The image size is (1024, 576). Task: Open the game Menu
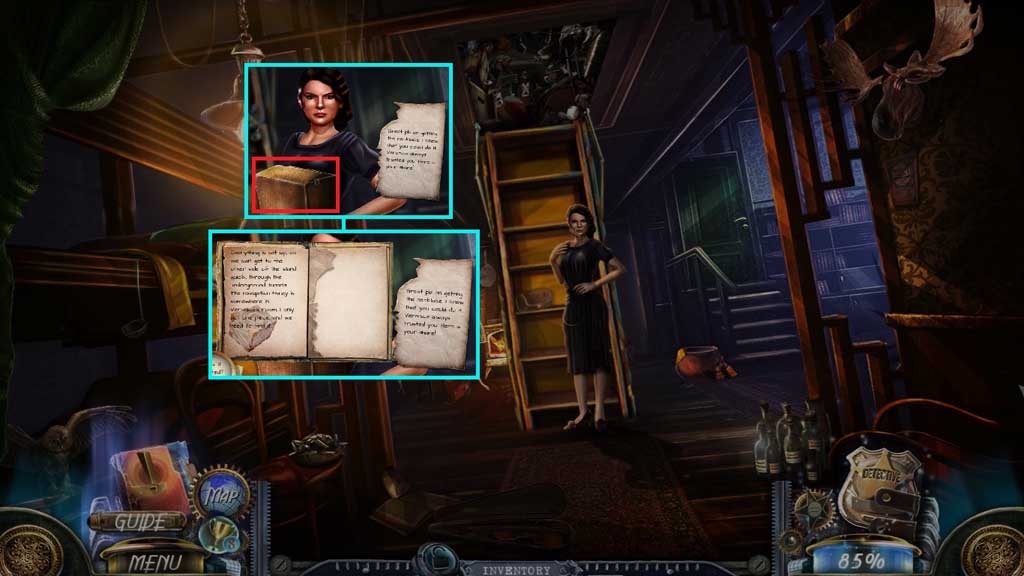pyautogui.click(x=154, y=562)
